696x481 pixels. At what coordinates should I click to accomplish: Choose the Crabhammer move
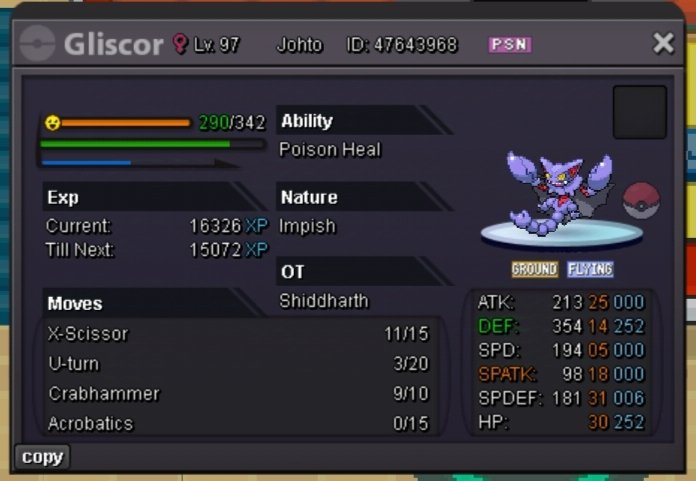tap(238, 394)
